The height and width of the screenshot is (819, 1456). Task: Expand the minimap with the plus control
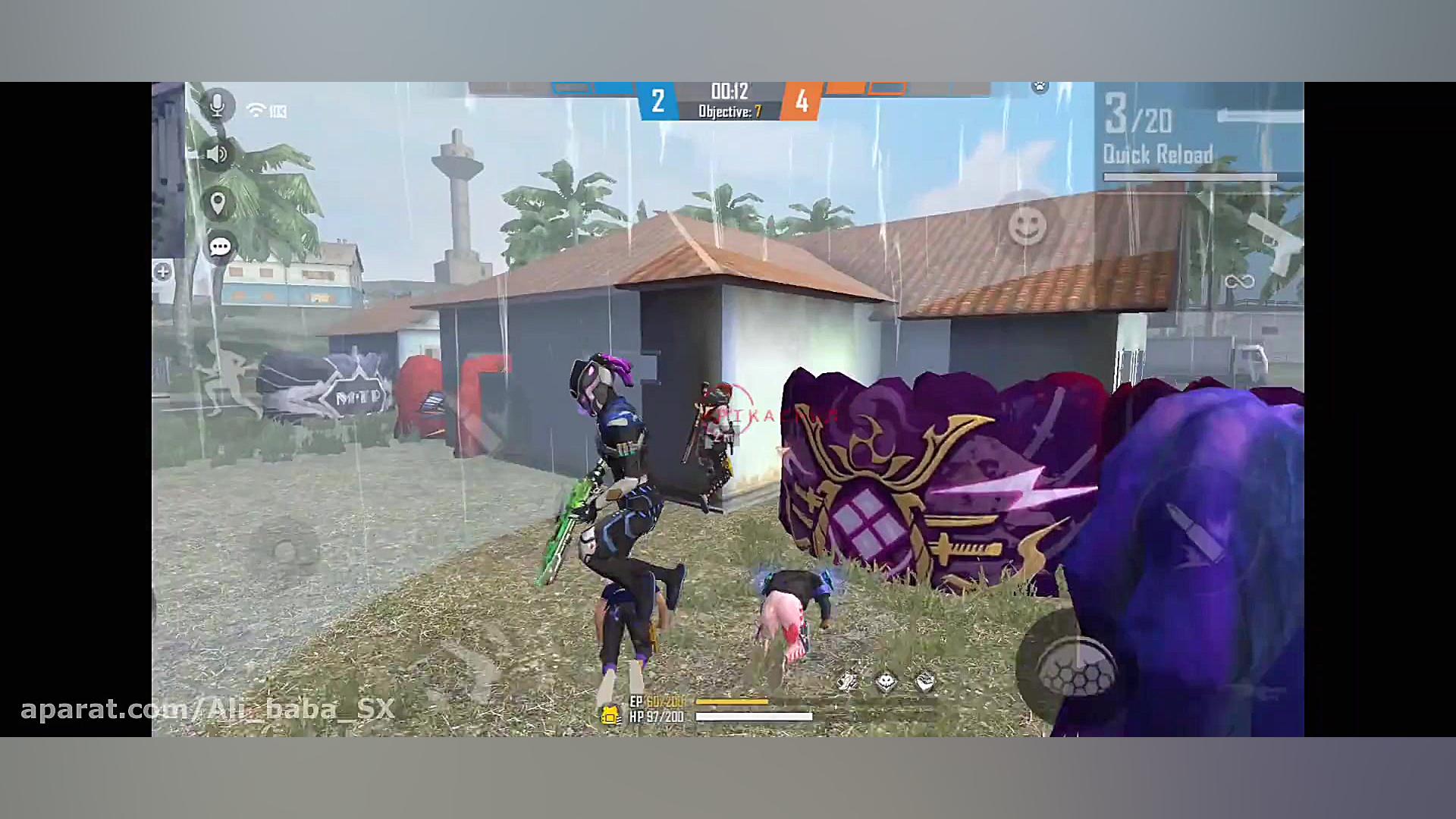click(x=162, y=271)
